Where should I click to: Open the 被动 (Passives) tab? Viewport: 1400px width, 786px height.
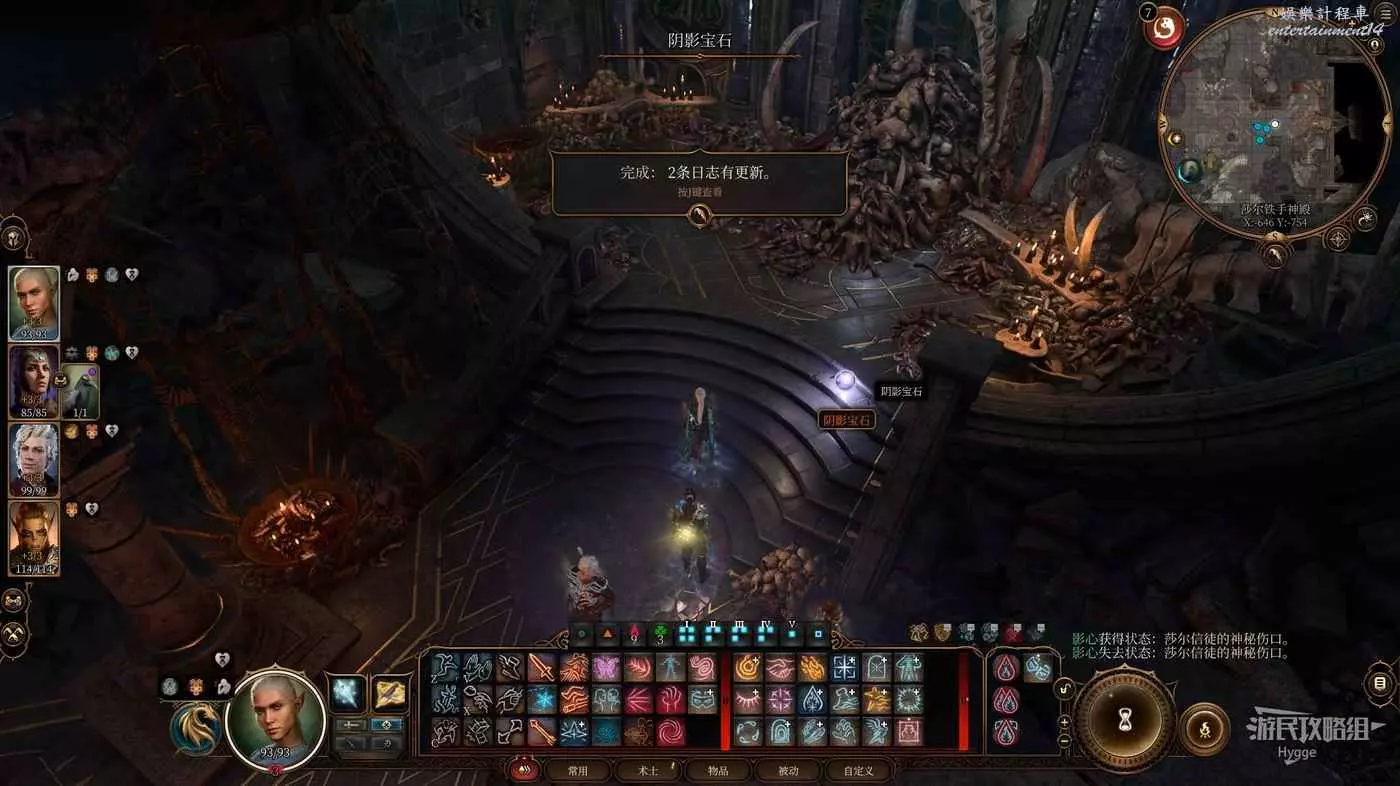pyautogui.click(x=788, y=771)
